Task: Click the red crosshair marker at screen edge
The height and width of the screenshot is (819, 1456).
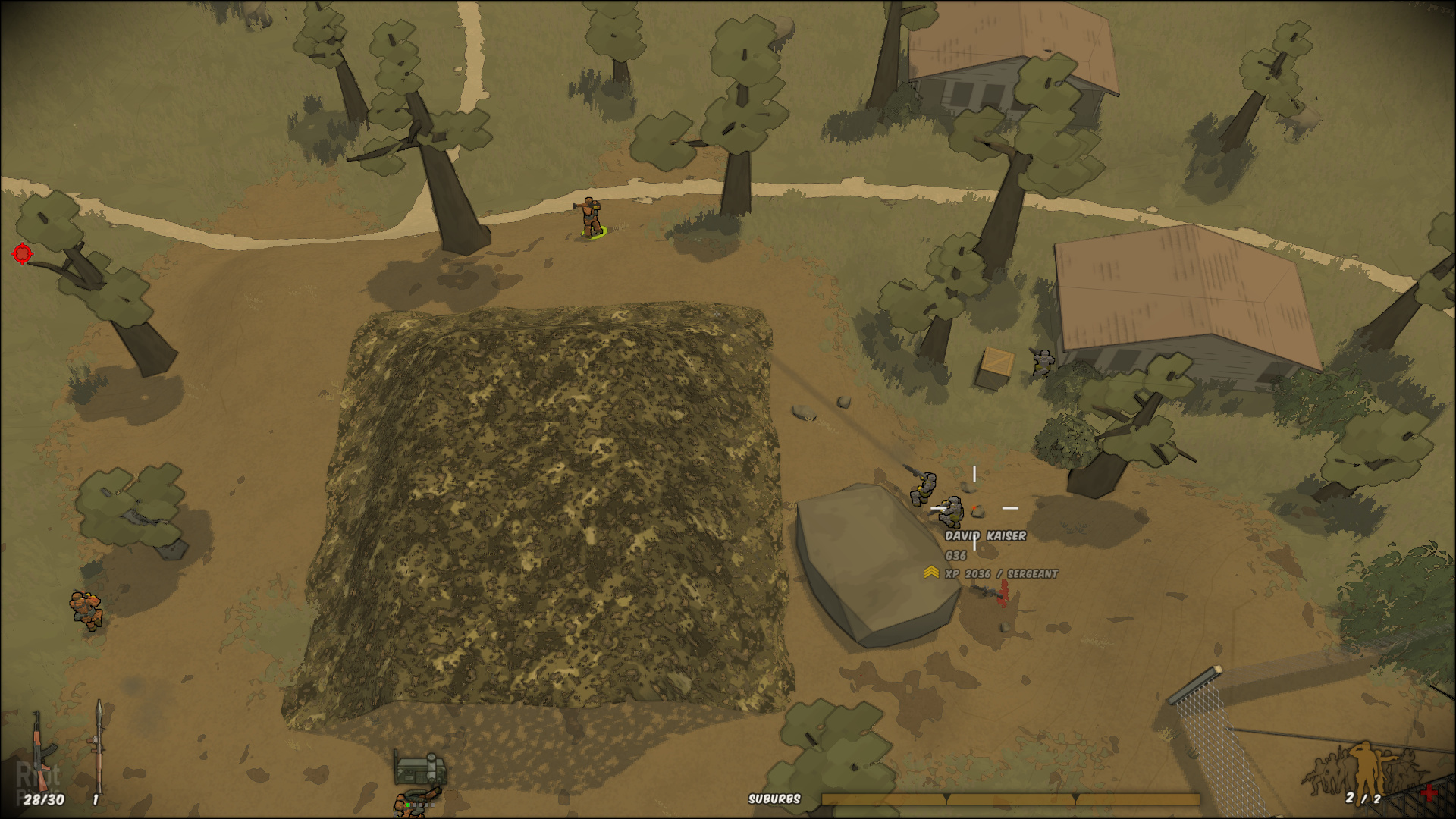Action: pyautogui.click(x=23, y=253)
